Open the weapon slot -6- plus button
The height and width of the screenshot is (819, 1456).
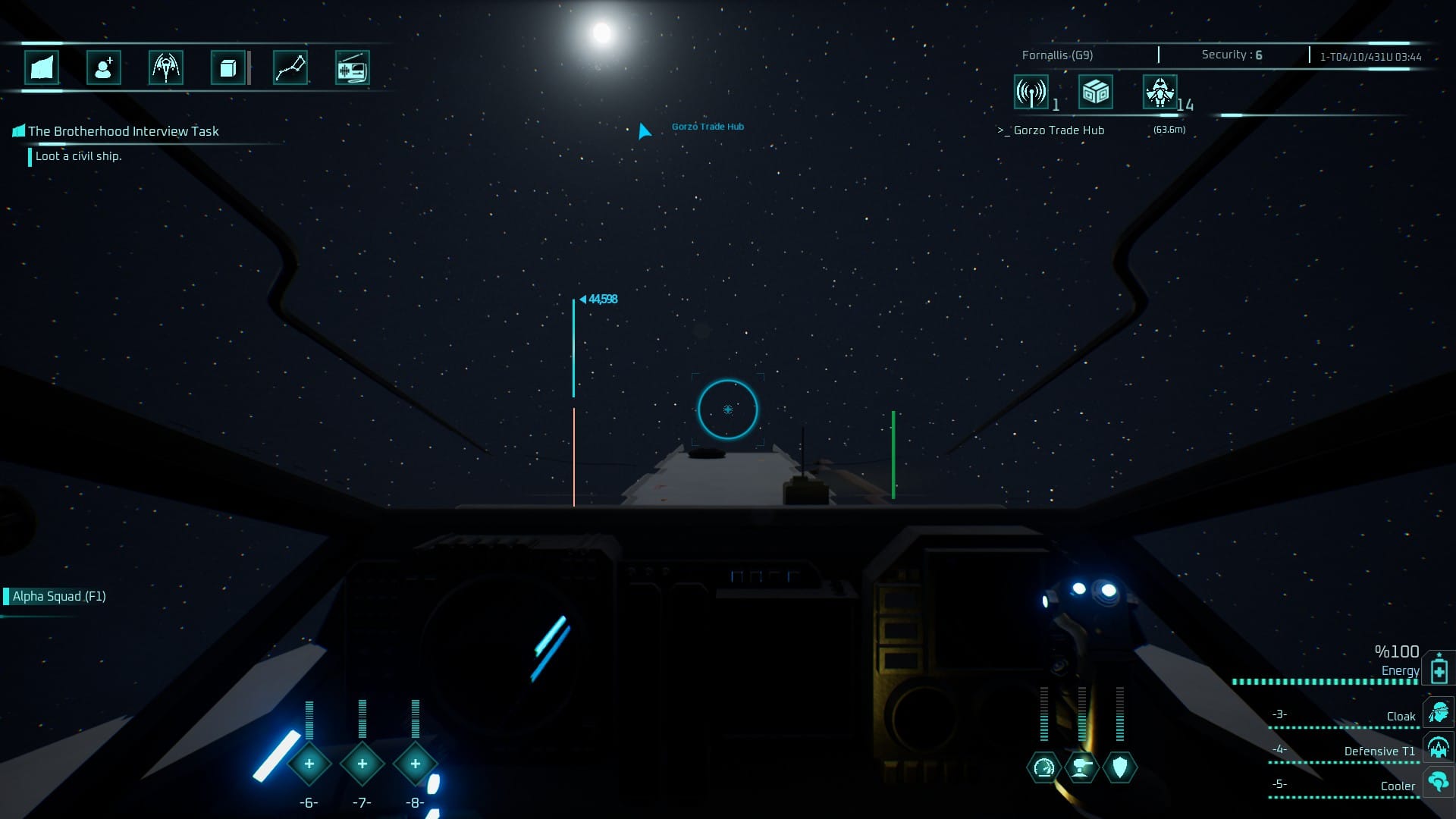pos(309,764)
